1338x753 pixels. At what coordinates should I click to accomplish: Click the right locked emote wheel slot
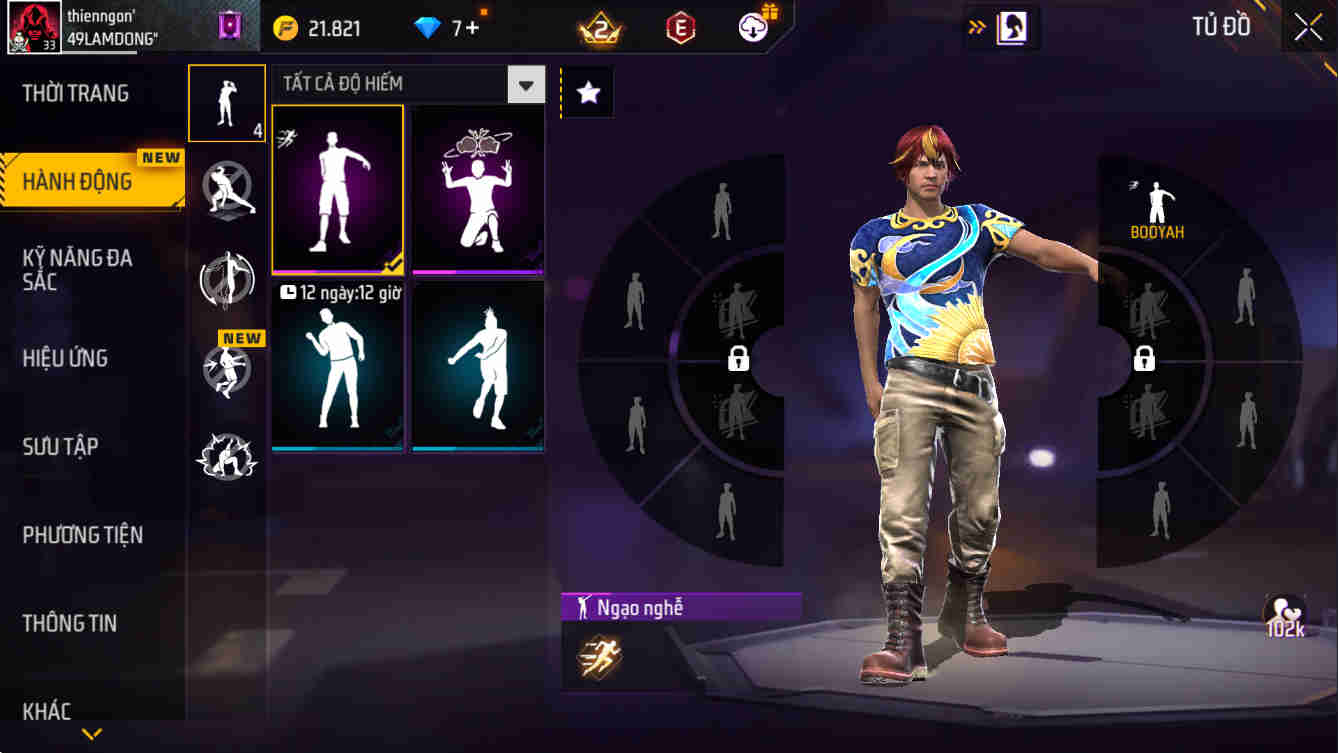tap(1144, 358)
